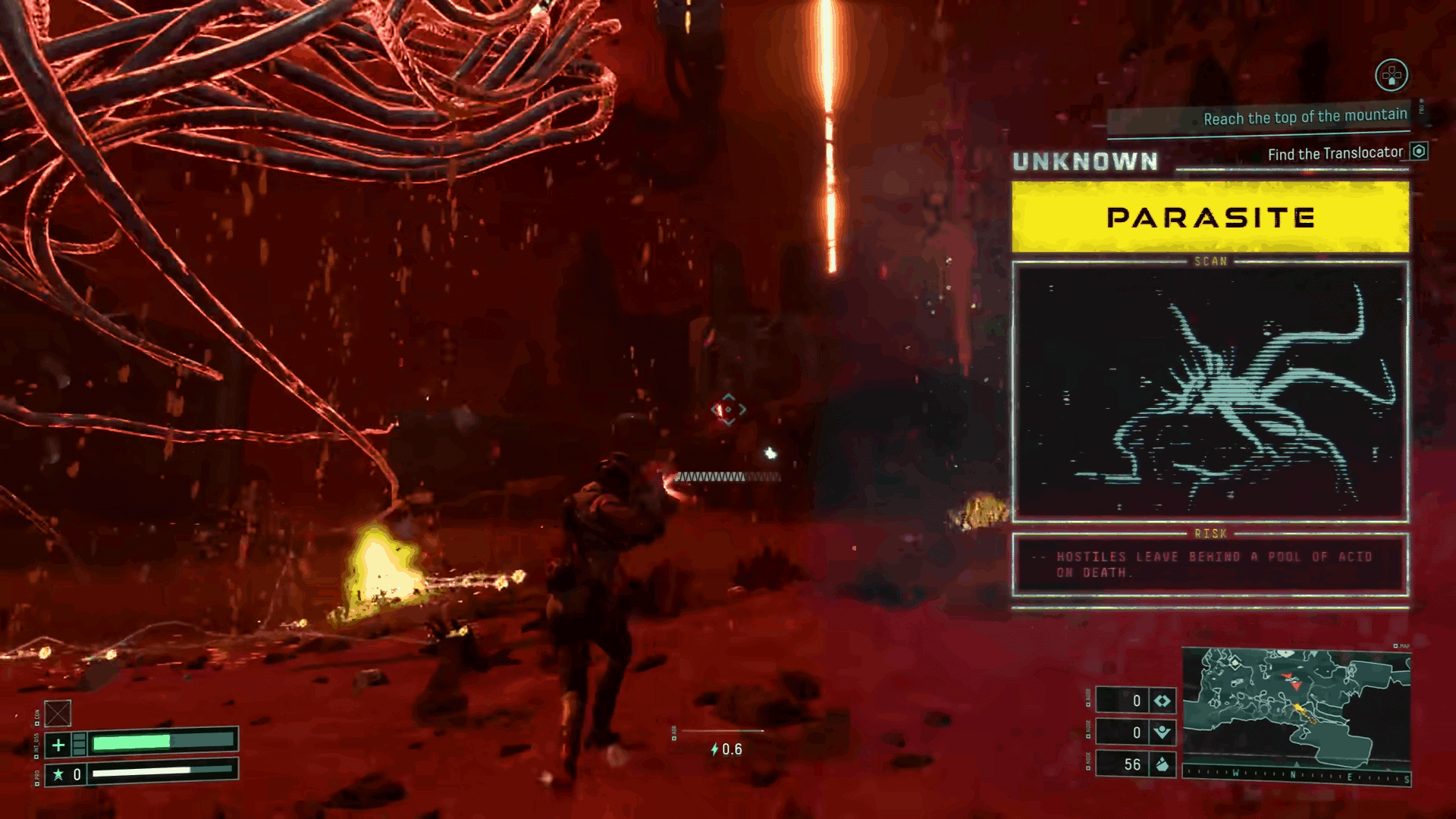Open the minimap
The image size is (1456, 819).
1295,704
